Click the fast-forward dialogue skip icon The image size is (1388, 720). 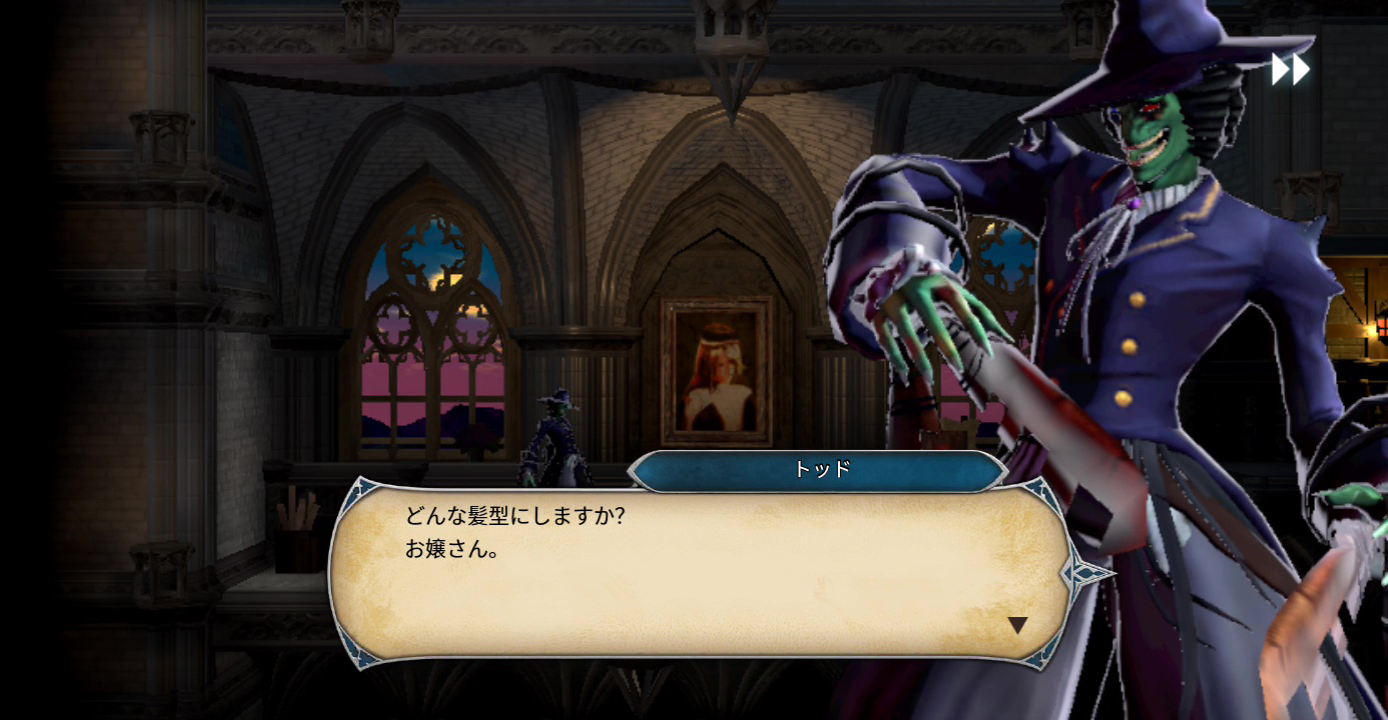(1291, 68)
